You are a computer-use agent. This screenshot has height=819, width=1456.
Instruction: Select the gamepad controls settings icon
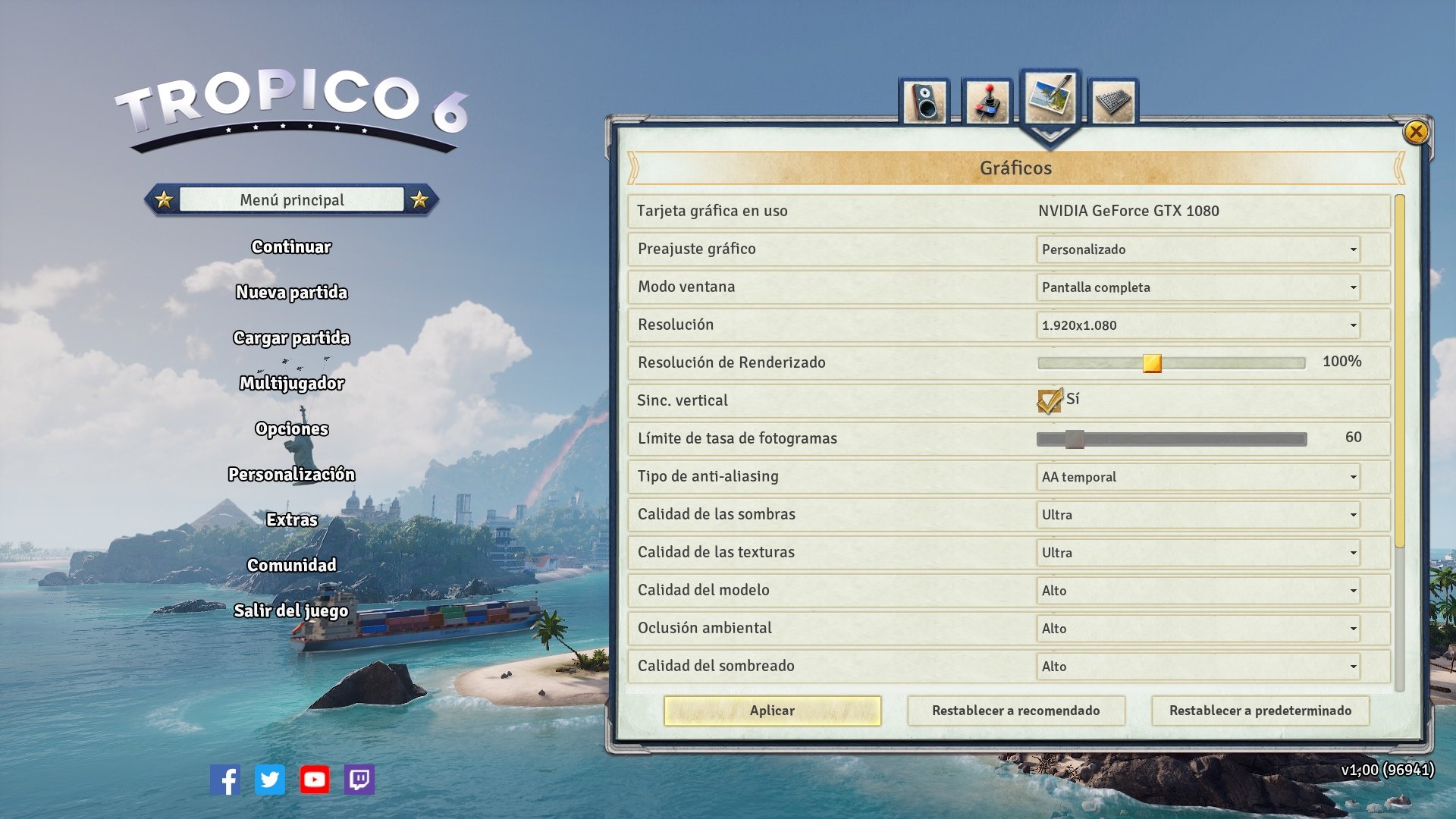coord(987,99)
